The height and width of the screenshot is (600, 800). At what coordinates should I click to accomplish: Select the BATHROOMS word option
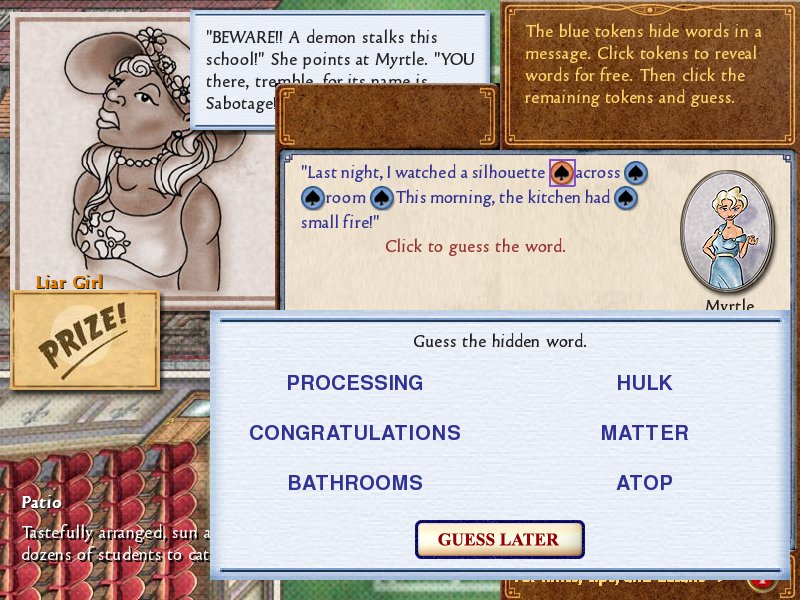pos(355,483)
